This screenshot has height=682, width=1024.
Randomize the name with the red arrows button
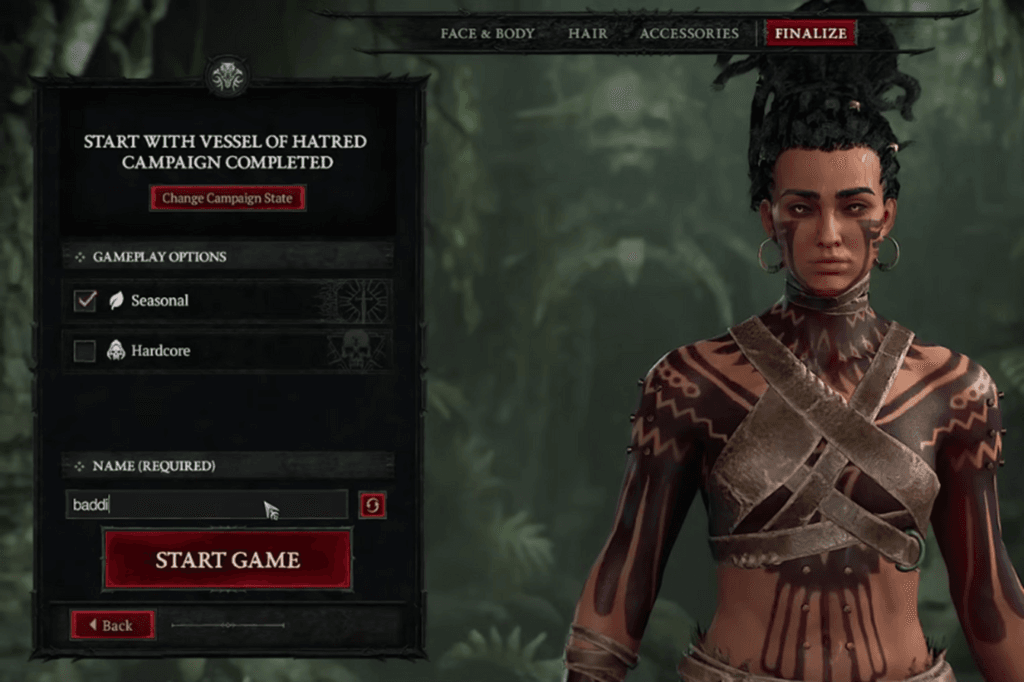coord(373,505)
